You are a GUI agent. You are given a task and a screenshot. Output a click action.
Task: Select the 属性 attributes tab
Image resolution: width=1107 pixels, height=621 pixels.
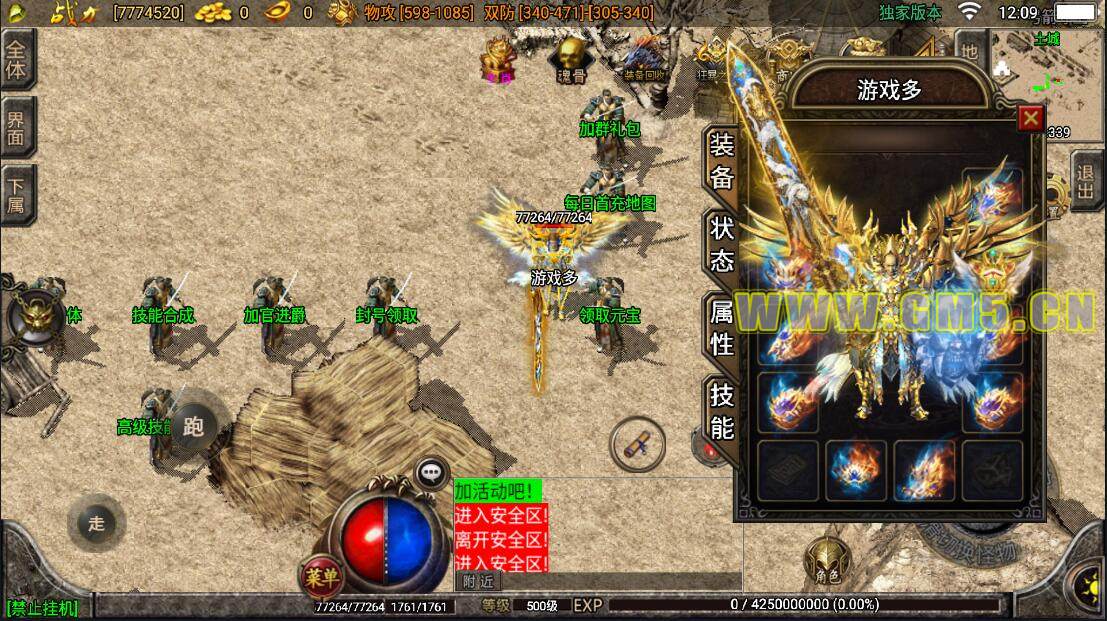[x=722, y=327]
